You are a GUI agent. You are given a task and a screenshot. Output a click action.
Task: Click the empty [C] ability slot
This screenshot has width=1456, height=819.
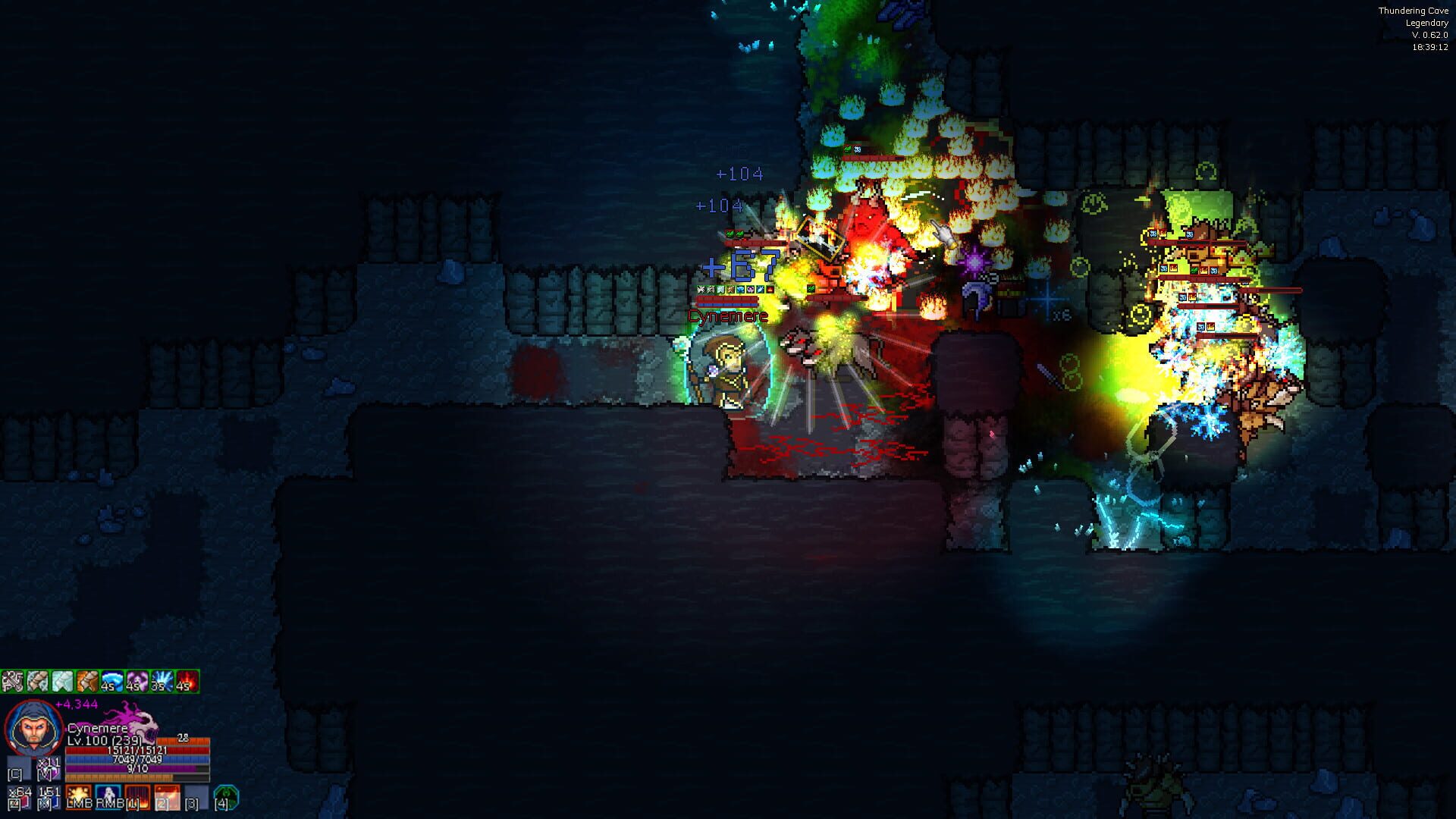coord(18,770)
